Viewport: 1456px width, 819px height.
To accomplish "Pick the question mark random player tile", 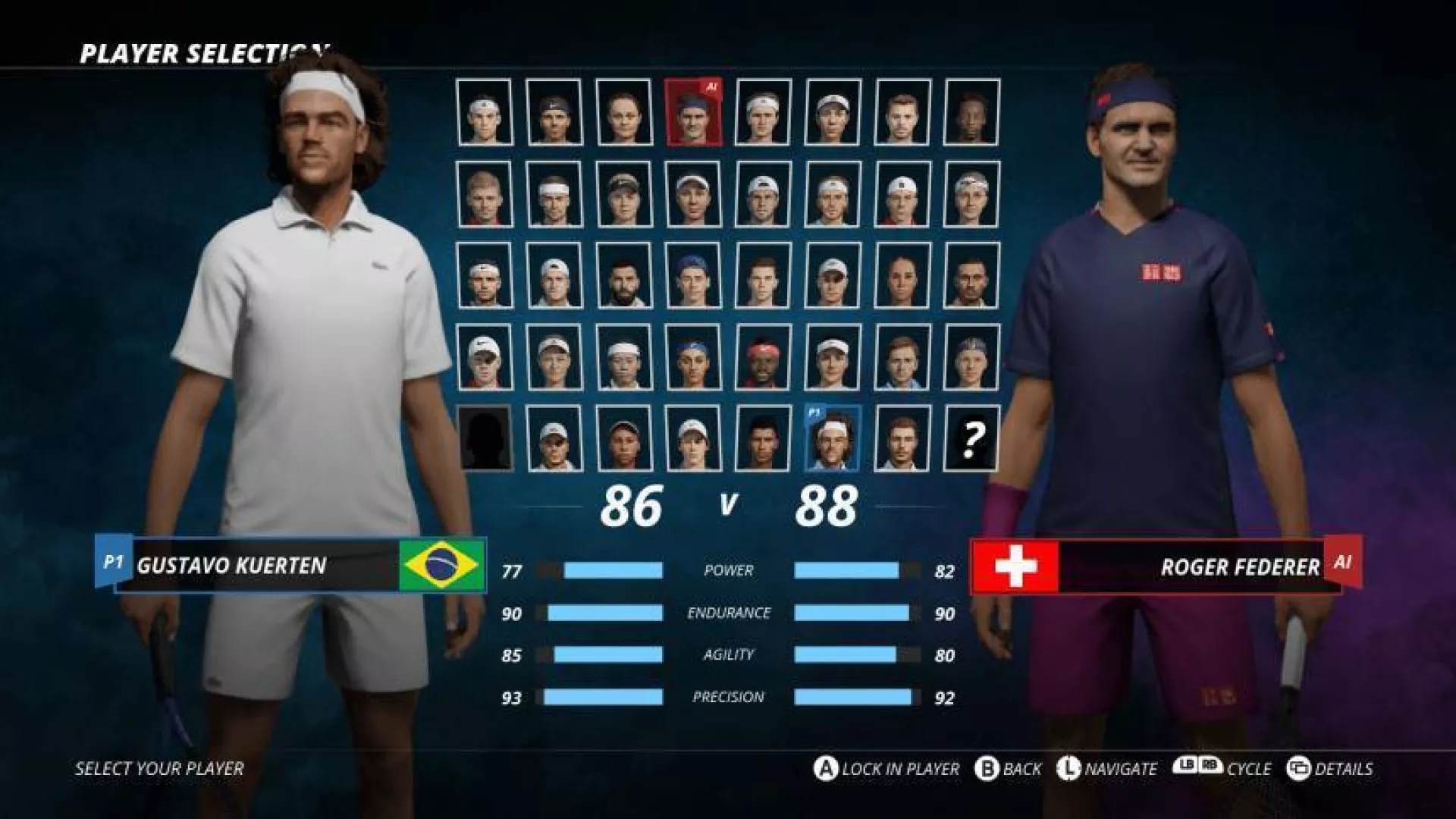I will [971, 438].
